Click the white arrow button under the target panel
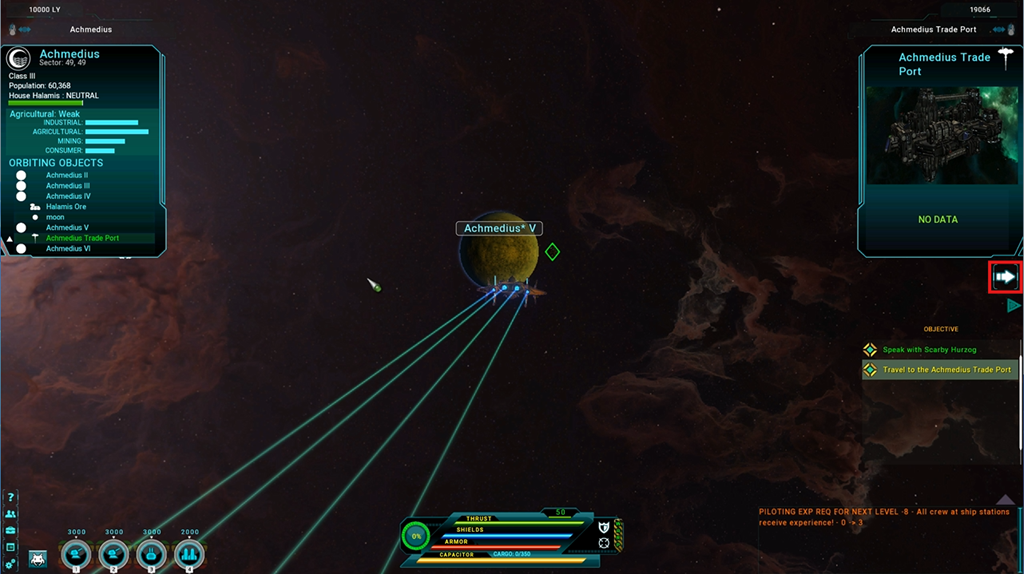 click(x=1005, y=277)
